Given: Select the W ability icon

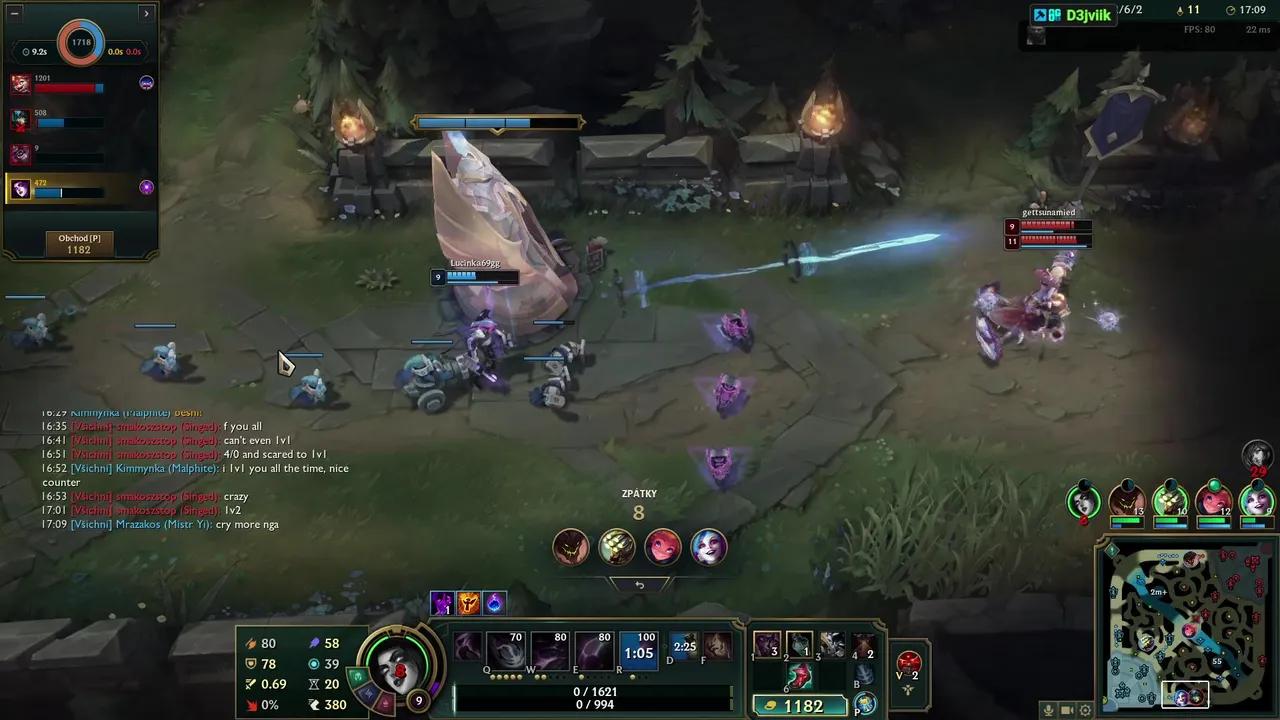Looking at the screenshot, I should tap(548, 649).
